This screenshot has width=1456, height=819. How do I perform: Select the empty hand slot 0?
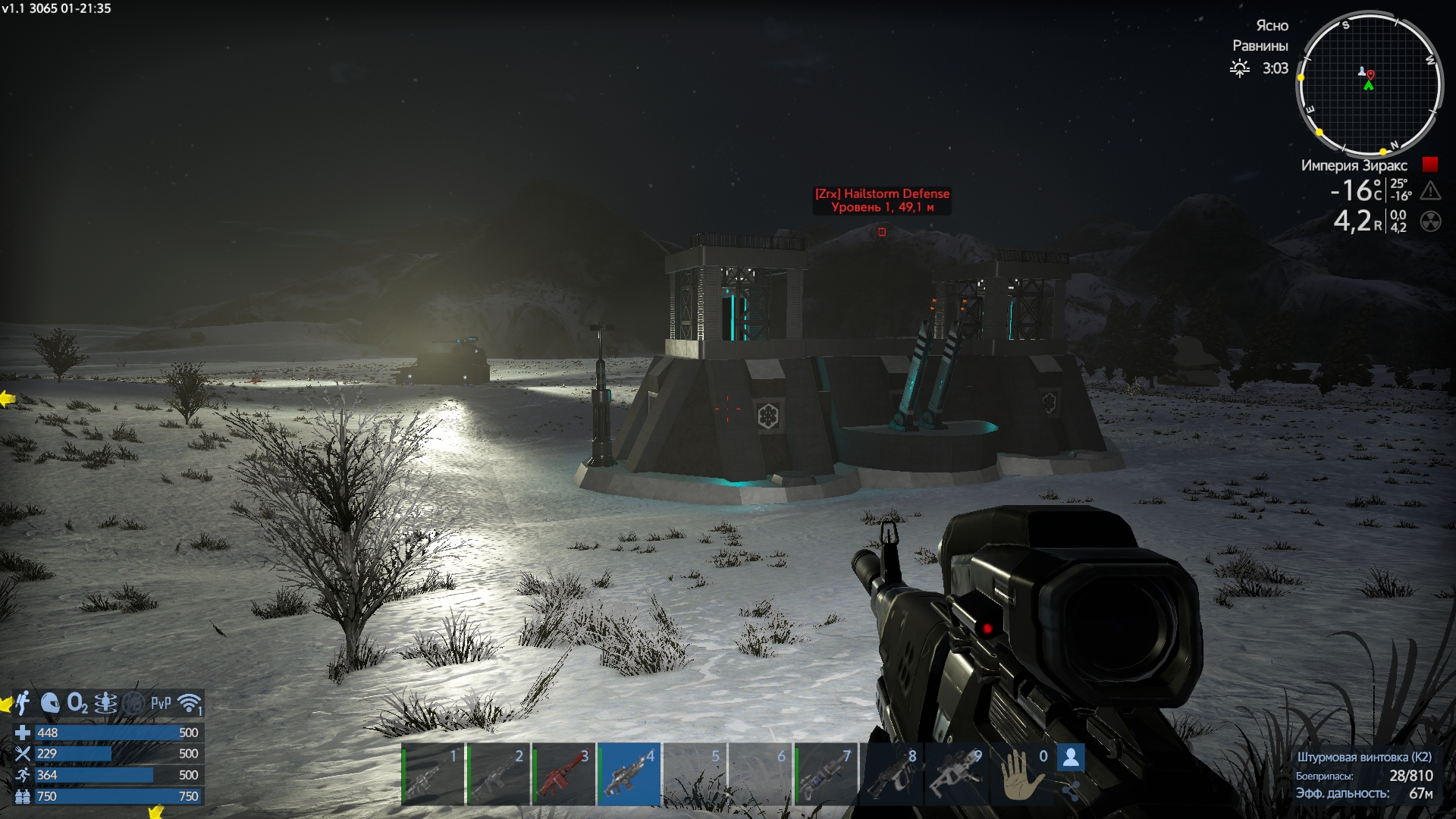[x=1021, y=774]
